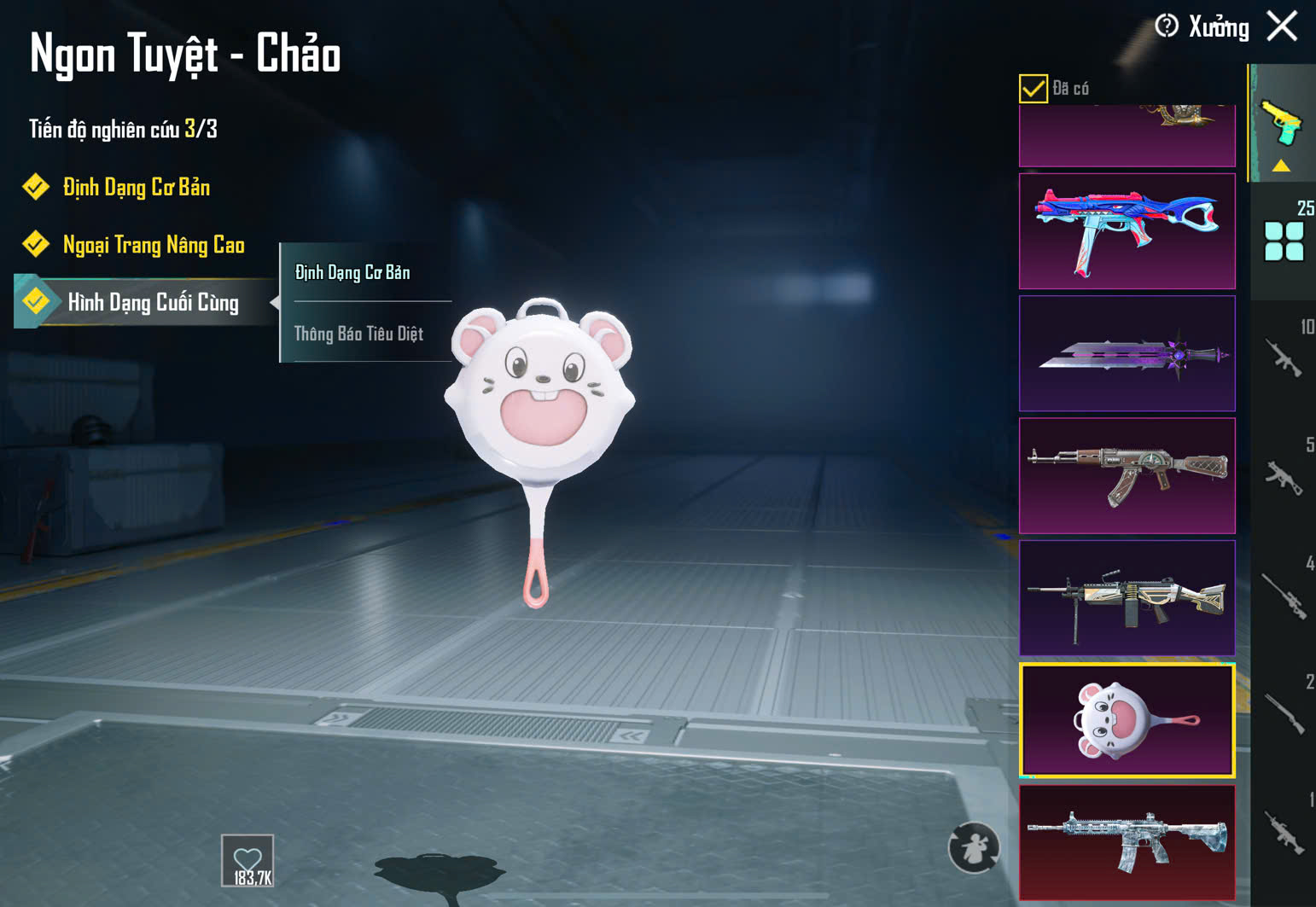Close the weapon workshop screen

pyautogui.click(x=1282, y=26)
